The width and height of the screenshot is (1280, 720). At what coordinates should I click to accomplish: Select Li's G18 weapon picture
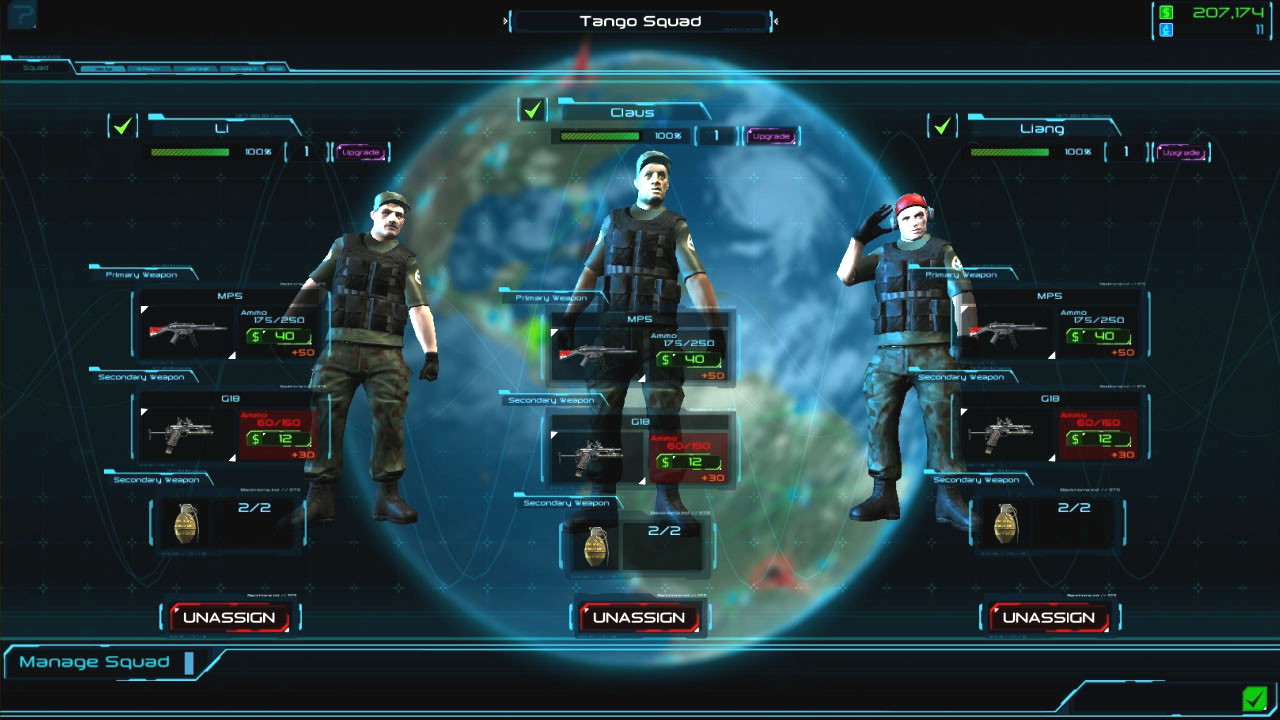(x=184, y=435)
